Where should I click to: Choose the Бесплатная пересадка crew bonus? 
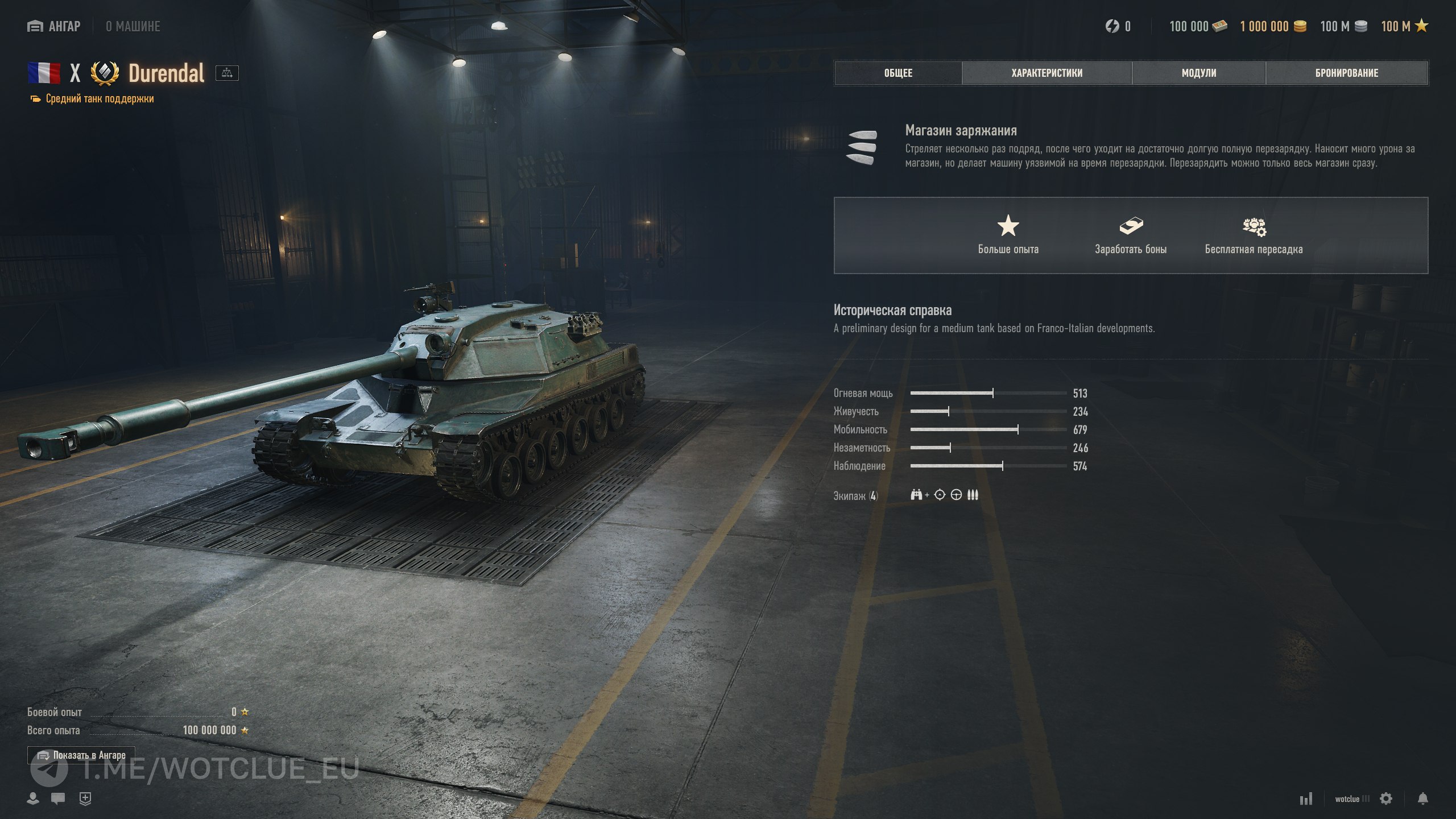click(1254, 234)
